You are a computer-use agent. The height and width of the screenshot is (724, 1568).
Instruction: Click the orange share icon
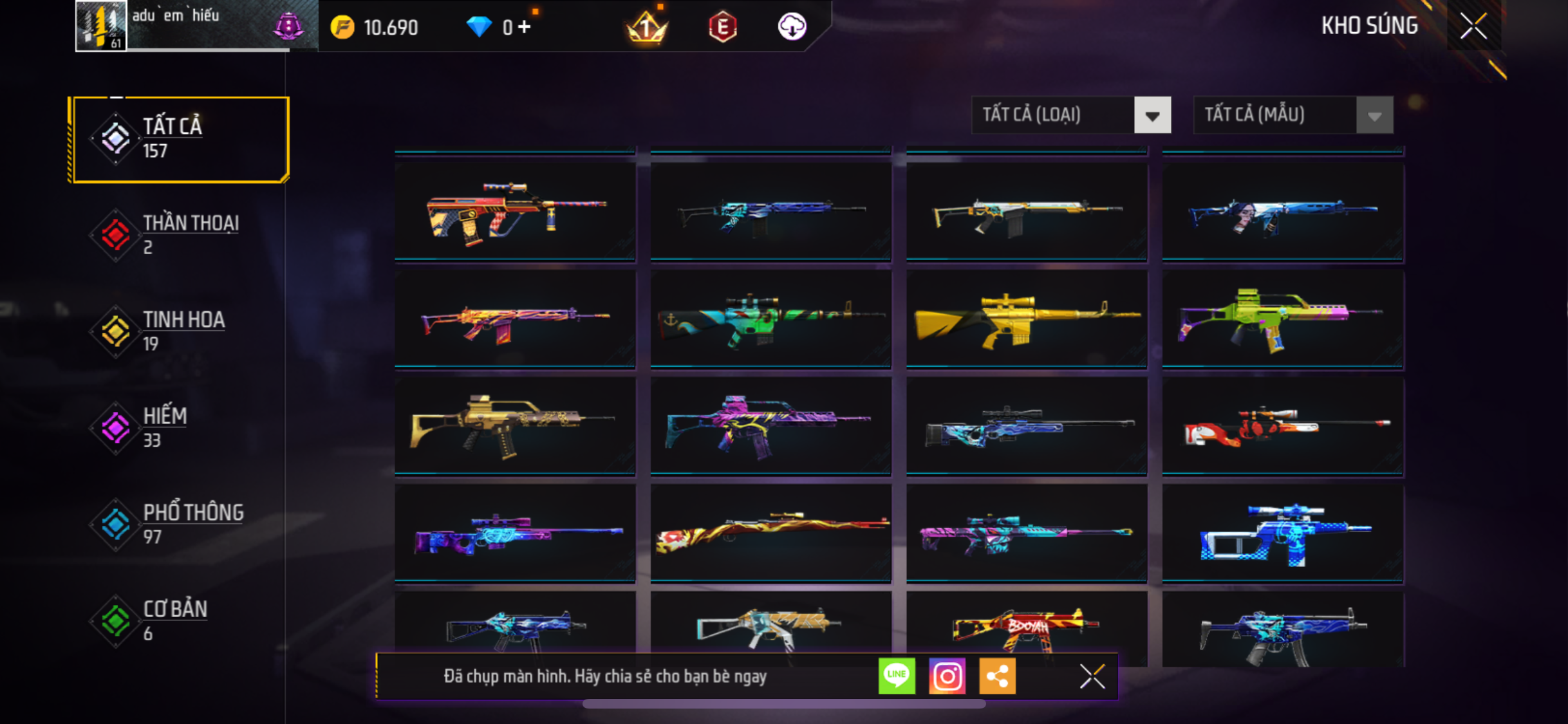tap(997, 676)
